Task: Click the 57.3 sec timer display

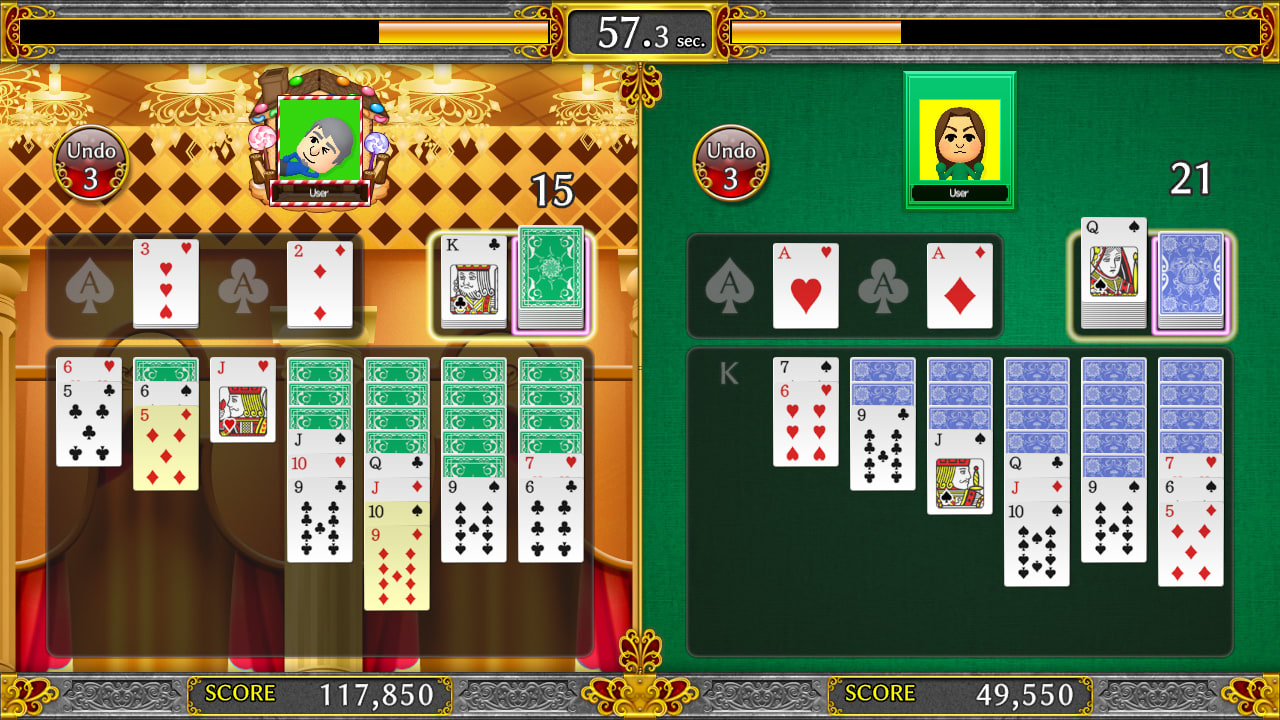Action: 638,28
